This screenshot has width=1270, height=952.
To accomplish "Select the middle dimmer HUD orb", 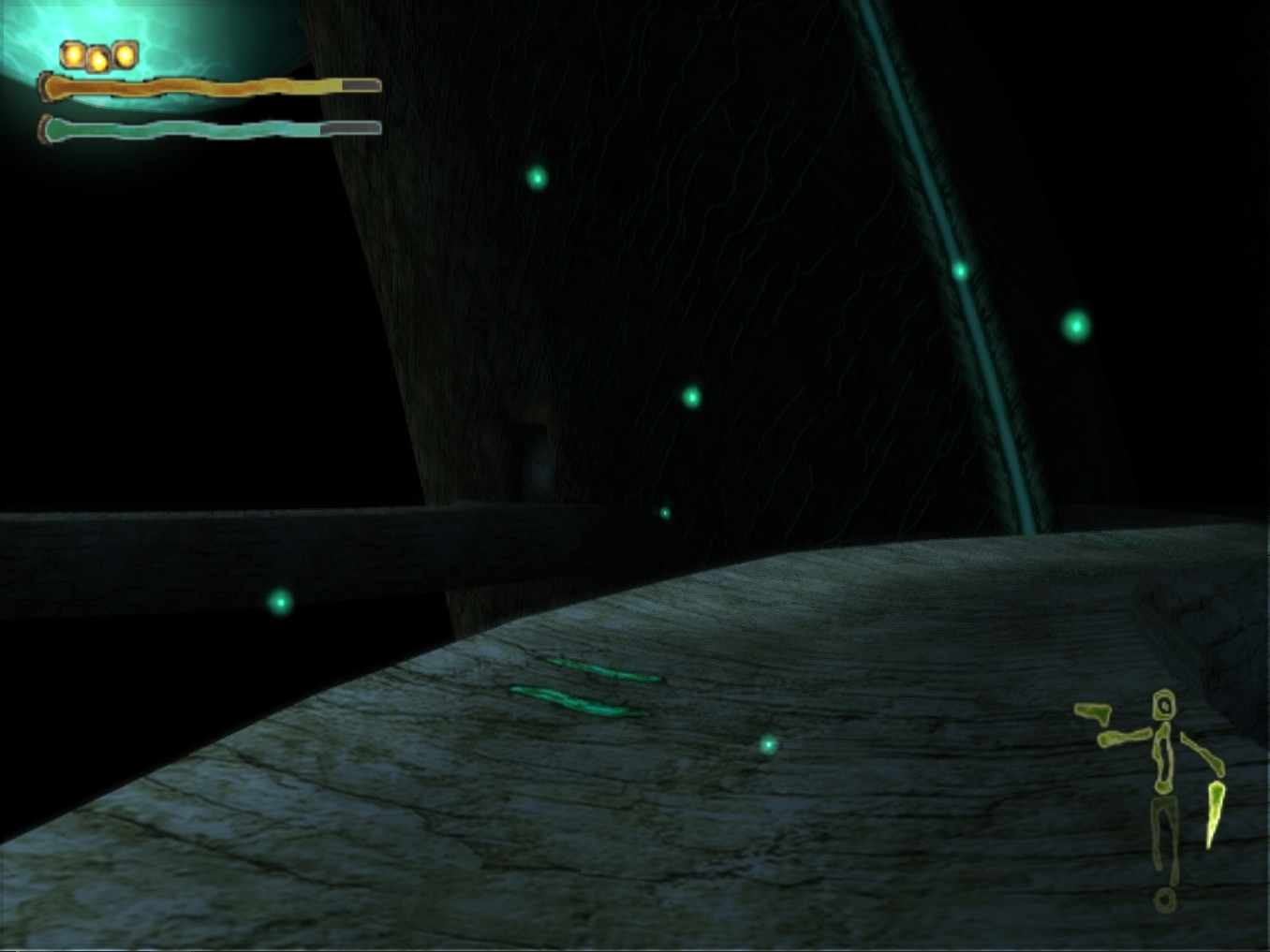I will [96, 58].
